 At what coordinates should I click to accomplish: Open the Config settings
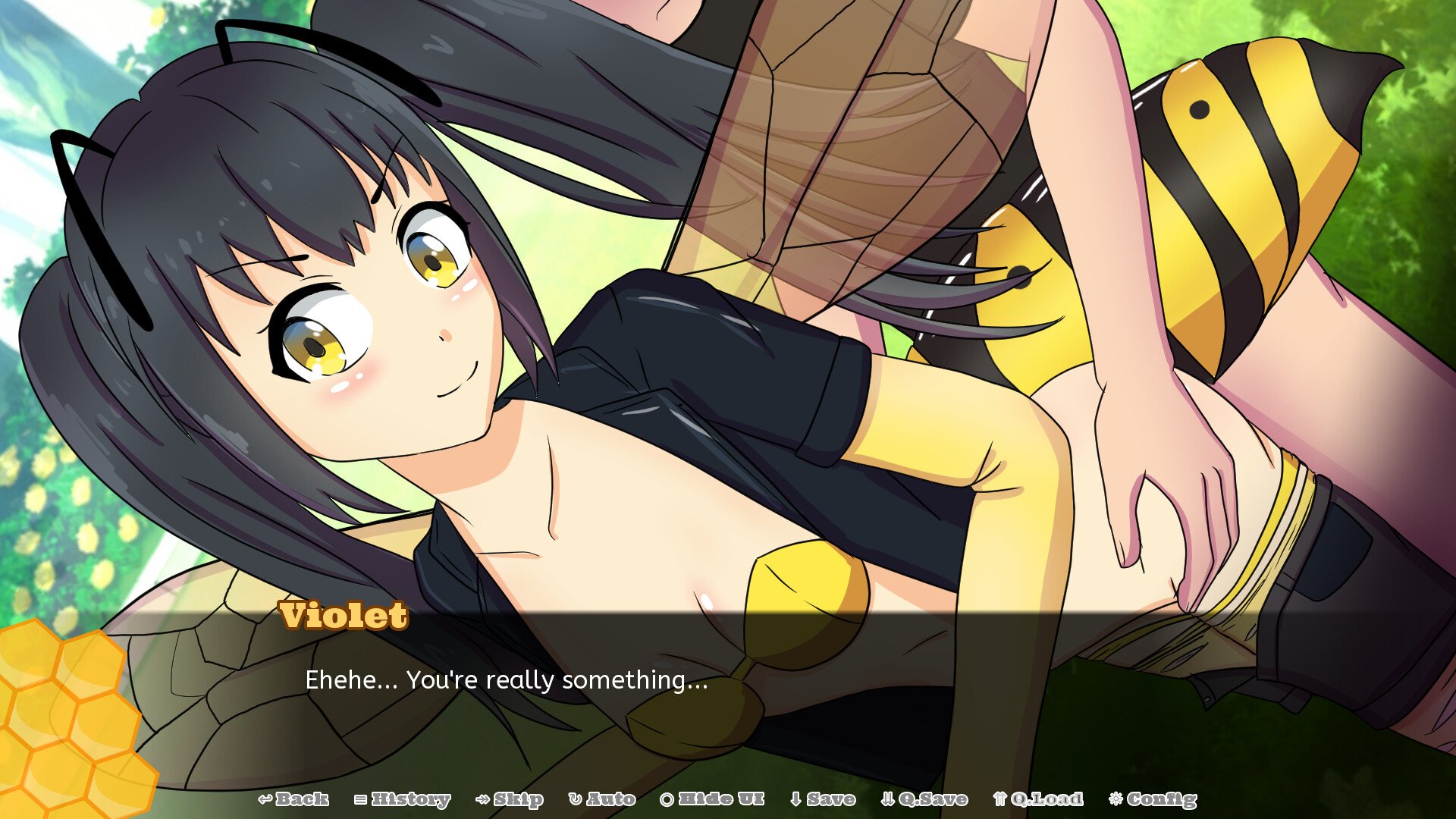(1153, 799)
